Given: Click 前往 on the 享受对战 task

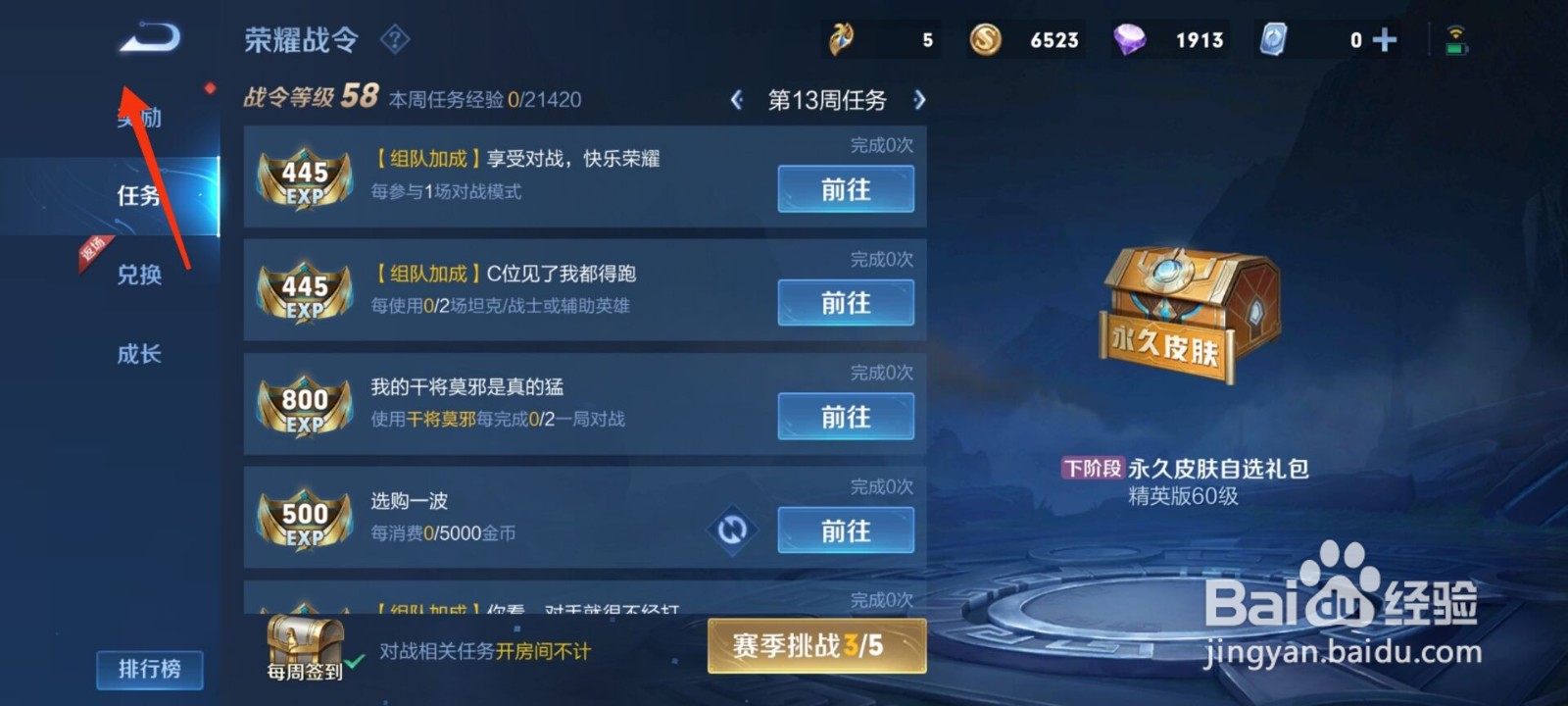Looking at the screenshot, I should (845, 189).
